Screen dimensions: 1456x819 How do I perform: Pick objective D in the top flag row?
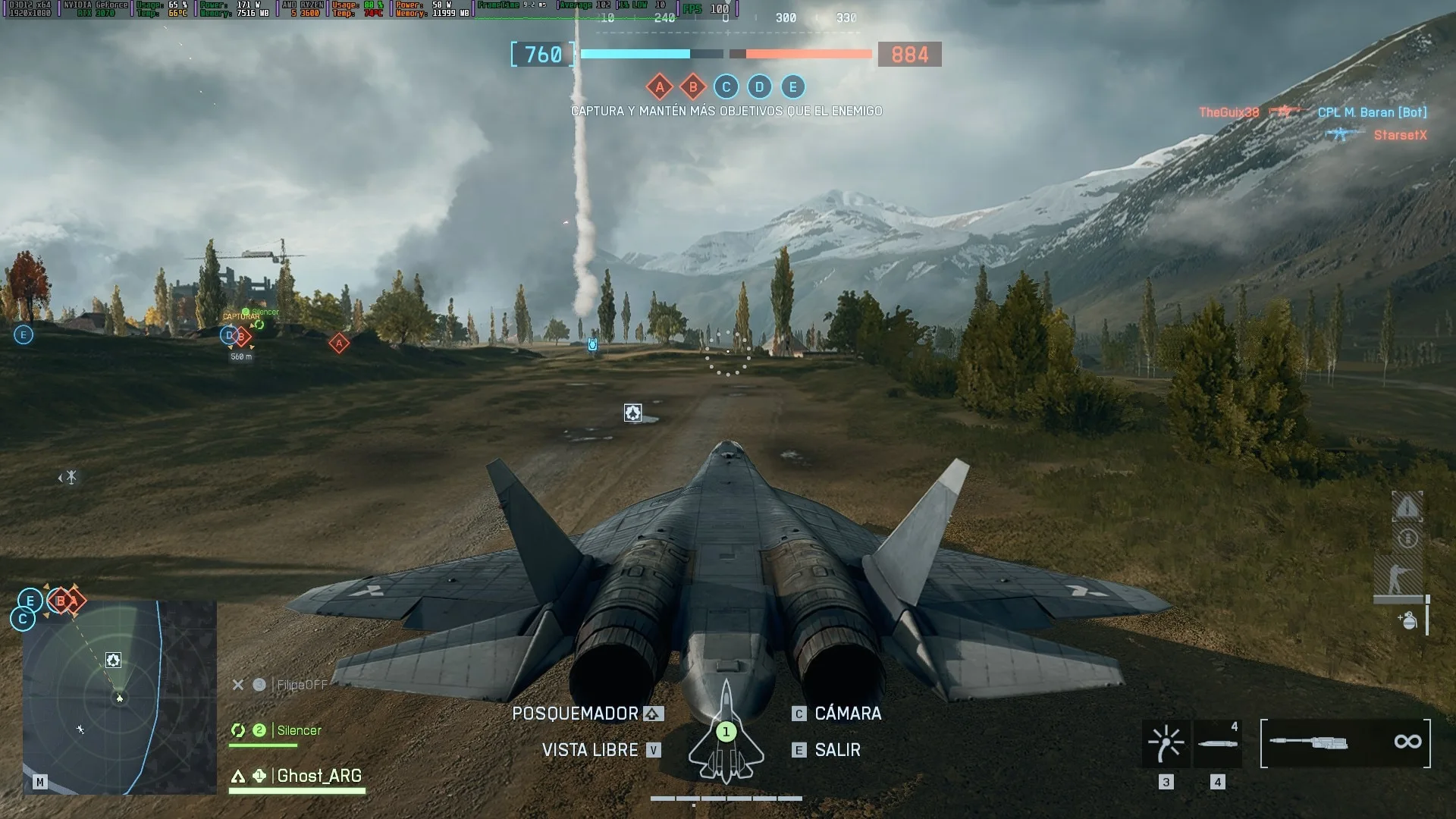coord(759,87)
